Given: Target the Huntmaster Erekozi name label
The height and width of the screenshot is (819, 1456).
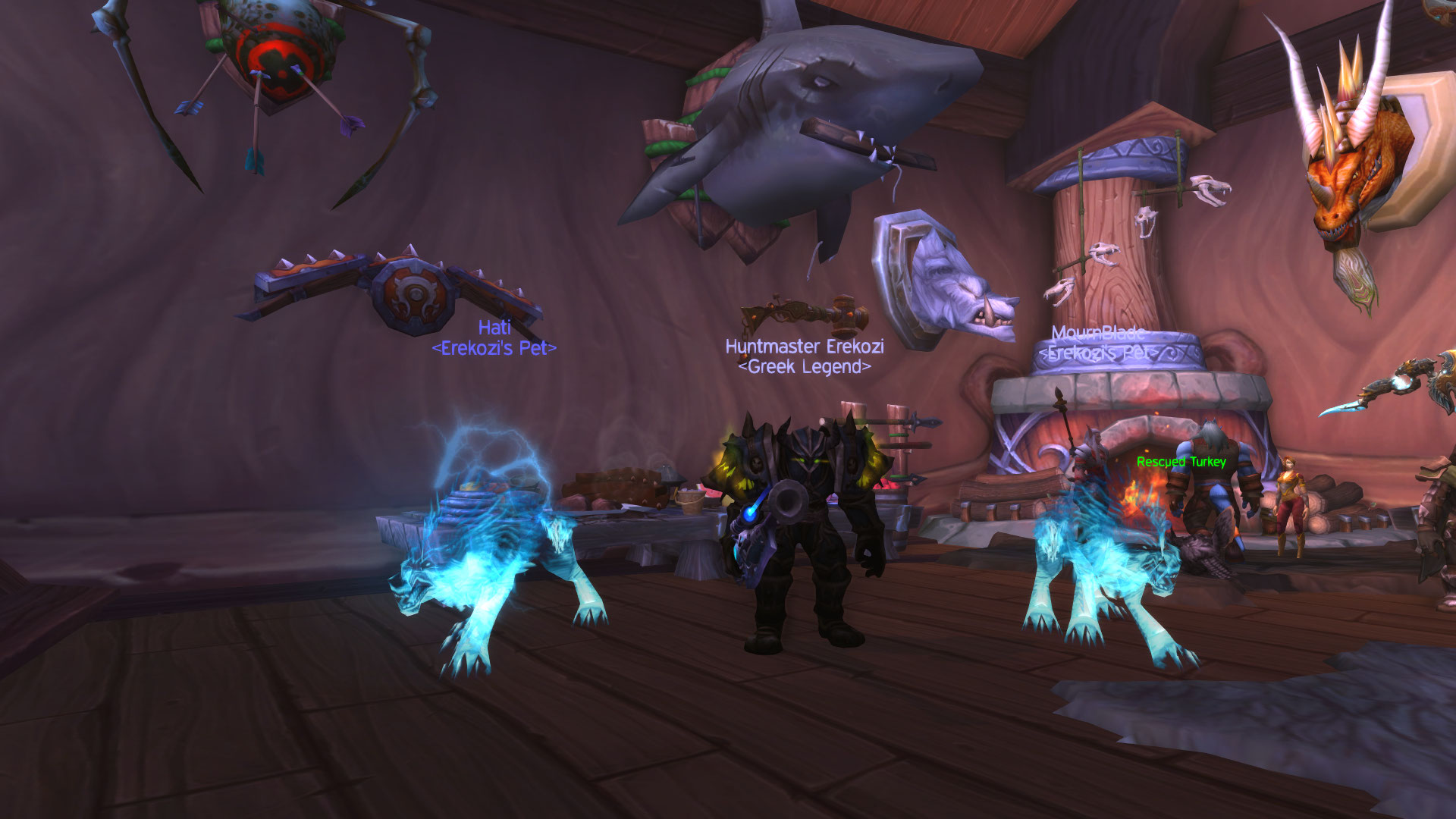Looking at the screenshot, I should pos(805,347).
